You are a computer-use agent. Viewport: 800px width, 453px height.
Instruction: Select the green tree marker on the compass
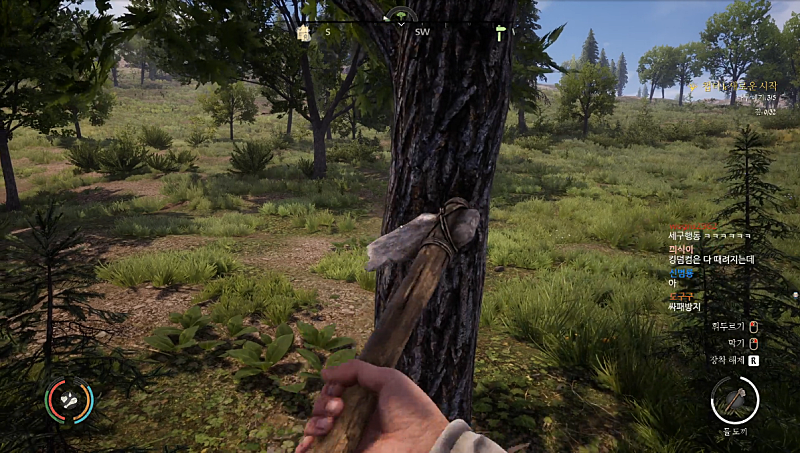tap(401, 16)
